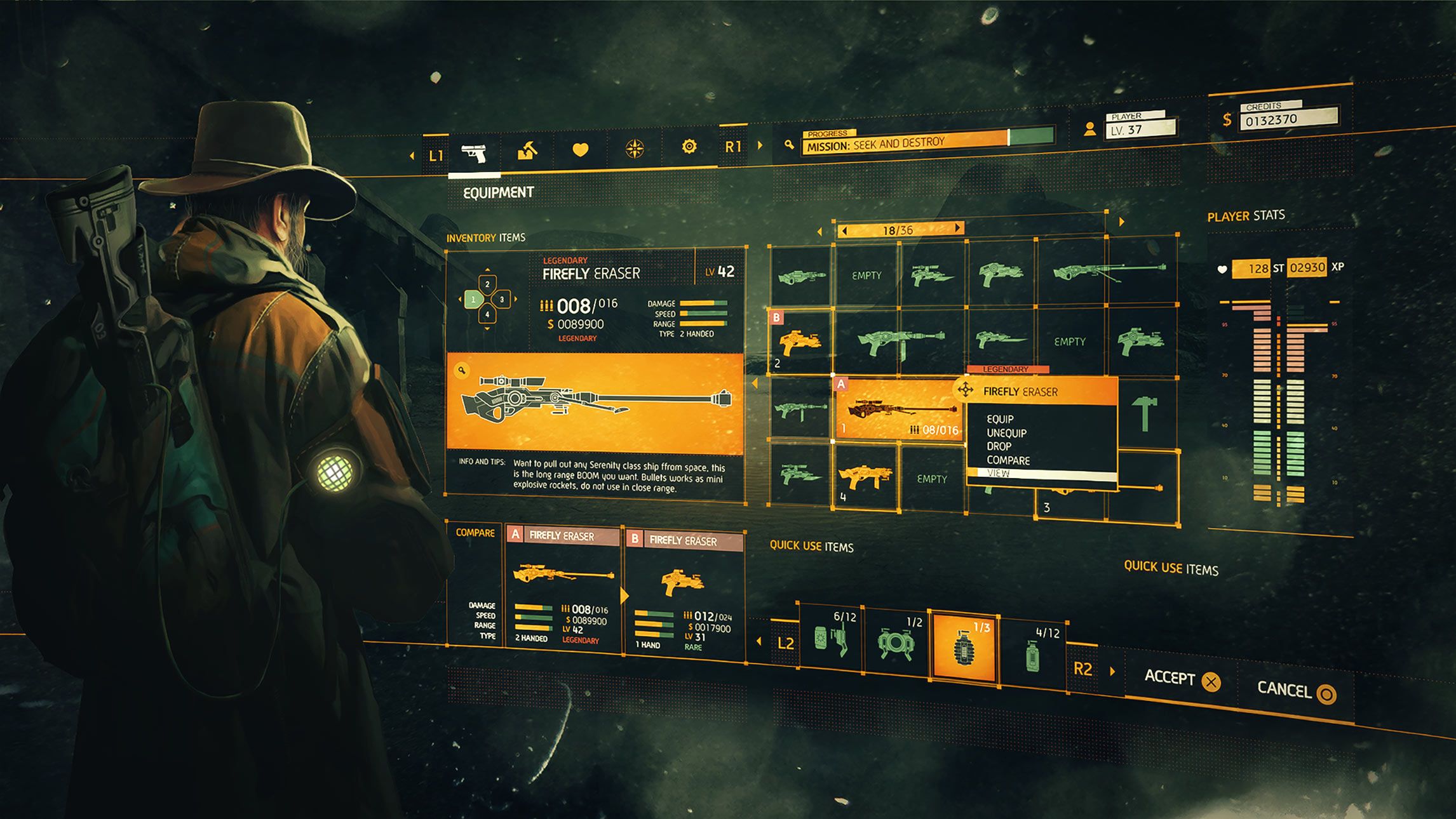Go to next inventory page arrow
1456x819 pixels.
pyautogui.click(x=958, y=229)
